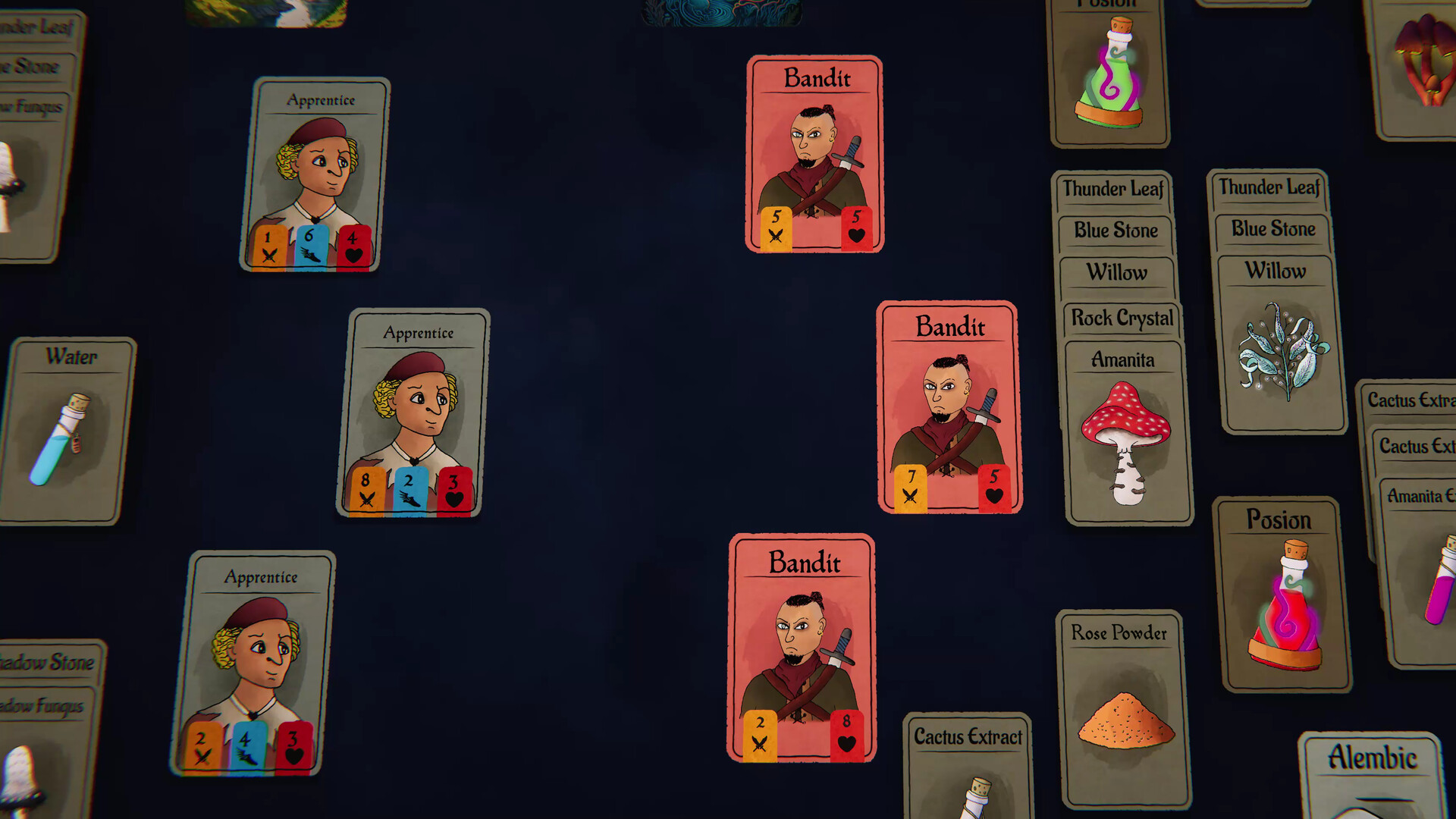Select the red Posion potion card
The image size is (1456, 819).
pos(1283,595)
